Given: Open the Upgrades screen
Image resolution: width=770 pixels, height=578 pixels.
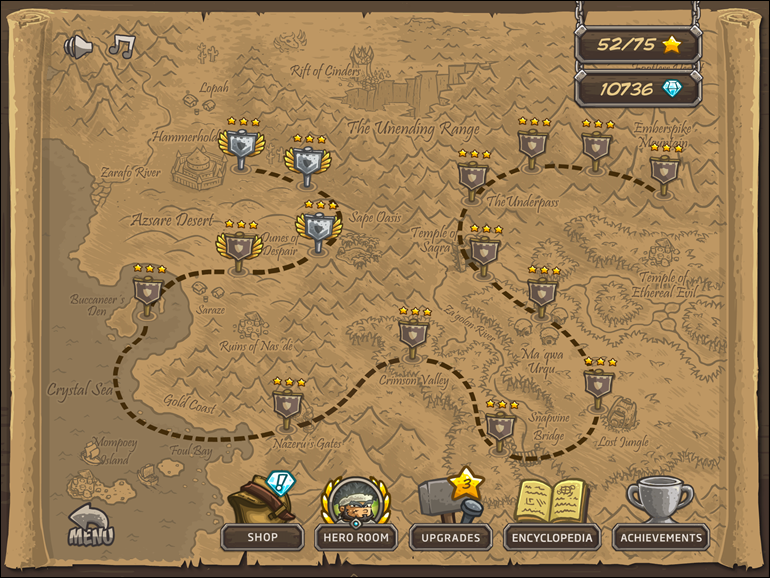Looking at the screenshot, I should click(x=450, y=537).
